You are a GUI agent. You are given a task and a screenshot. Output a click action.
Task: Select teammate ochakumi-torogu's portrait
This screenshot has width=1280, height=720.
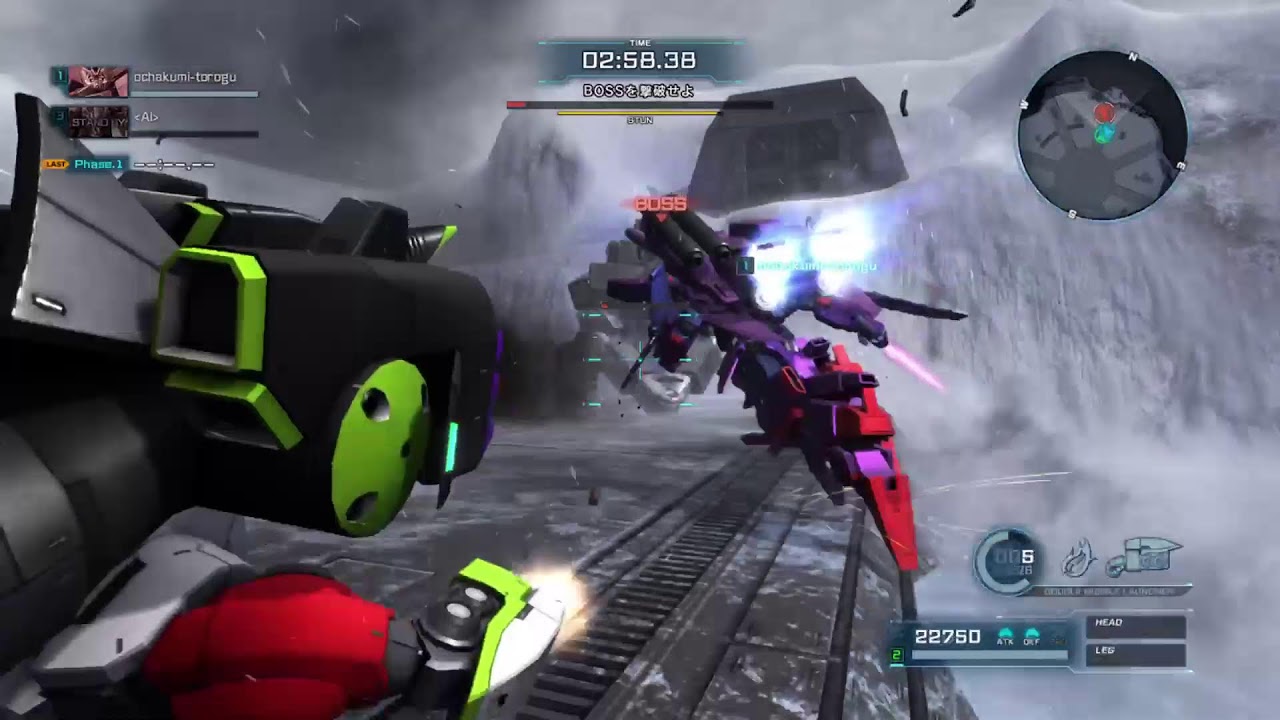tap(98, 81)
